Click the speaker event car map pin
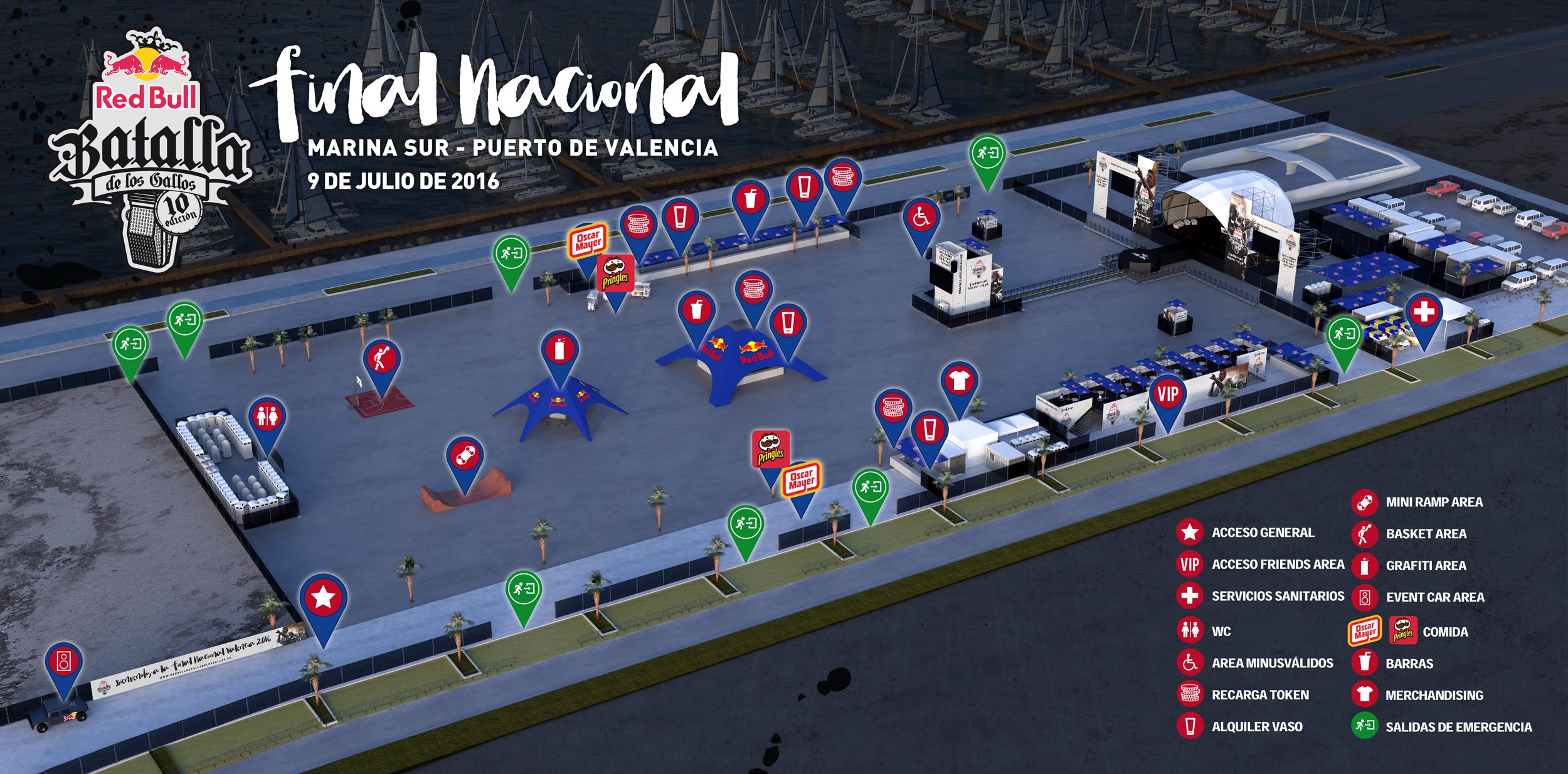The height and width of the screenshot is (774, 1568). pos(63,662)
